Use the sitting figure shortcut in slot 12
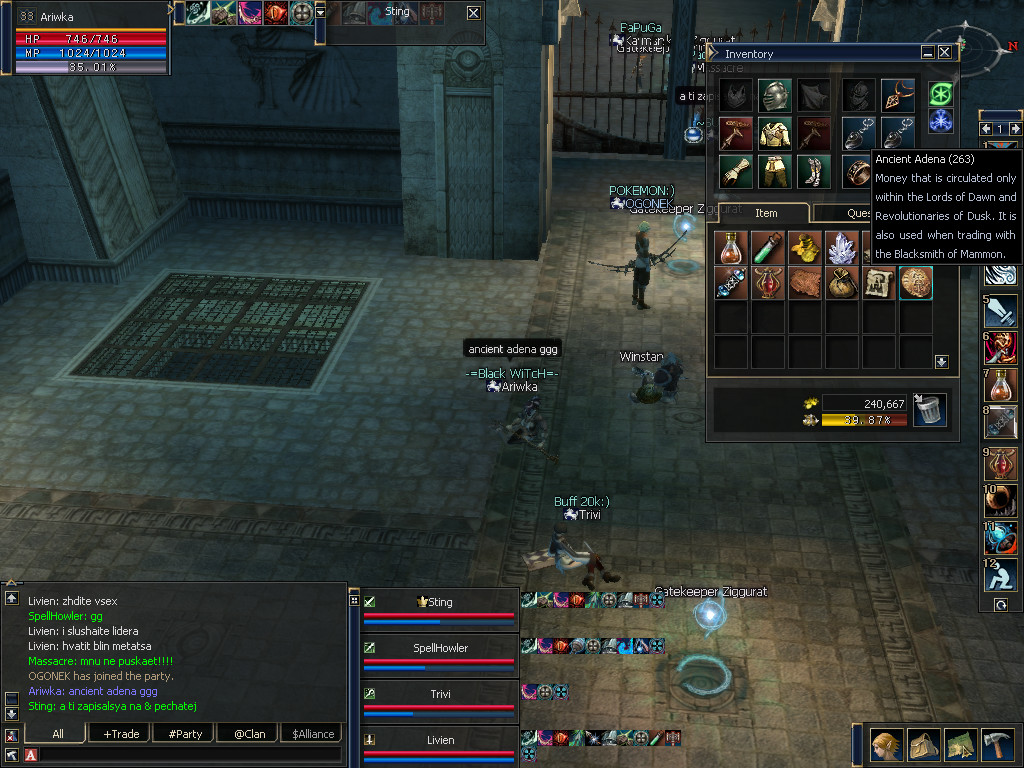This screenshot has width=1024, height=768. [1000, 576]
